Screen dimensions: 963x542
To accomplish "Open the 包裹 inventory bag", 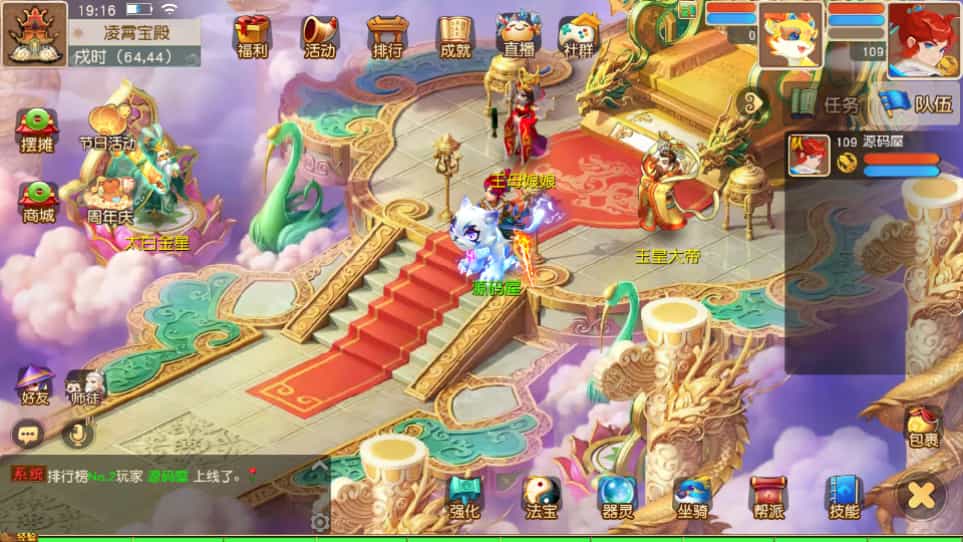I will 923,427.
